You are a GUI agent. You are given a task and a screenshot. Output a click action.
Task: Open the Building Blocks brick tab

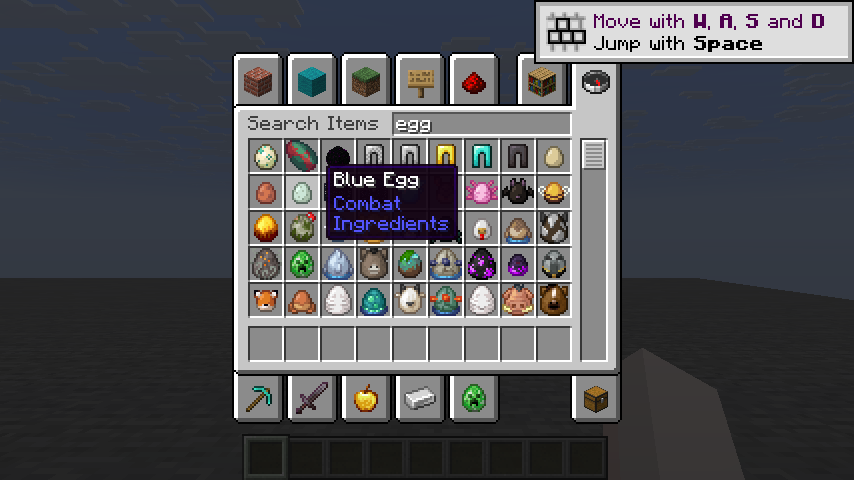259,80
